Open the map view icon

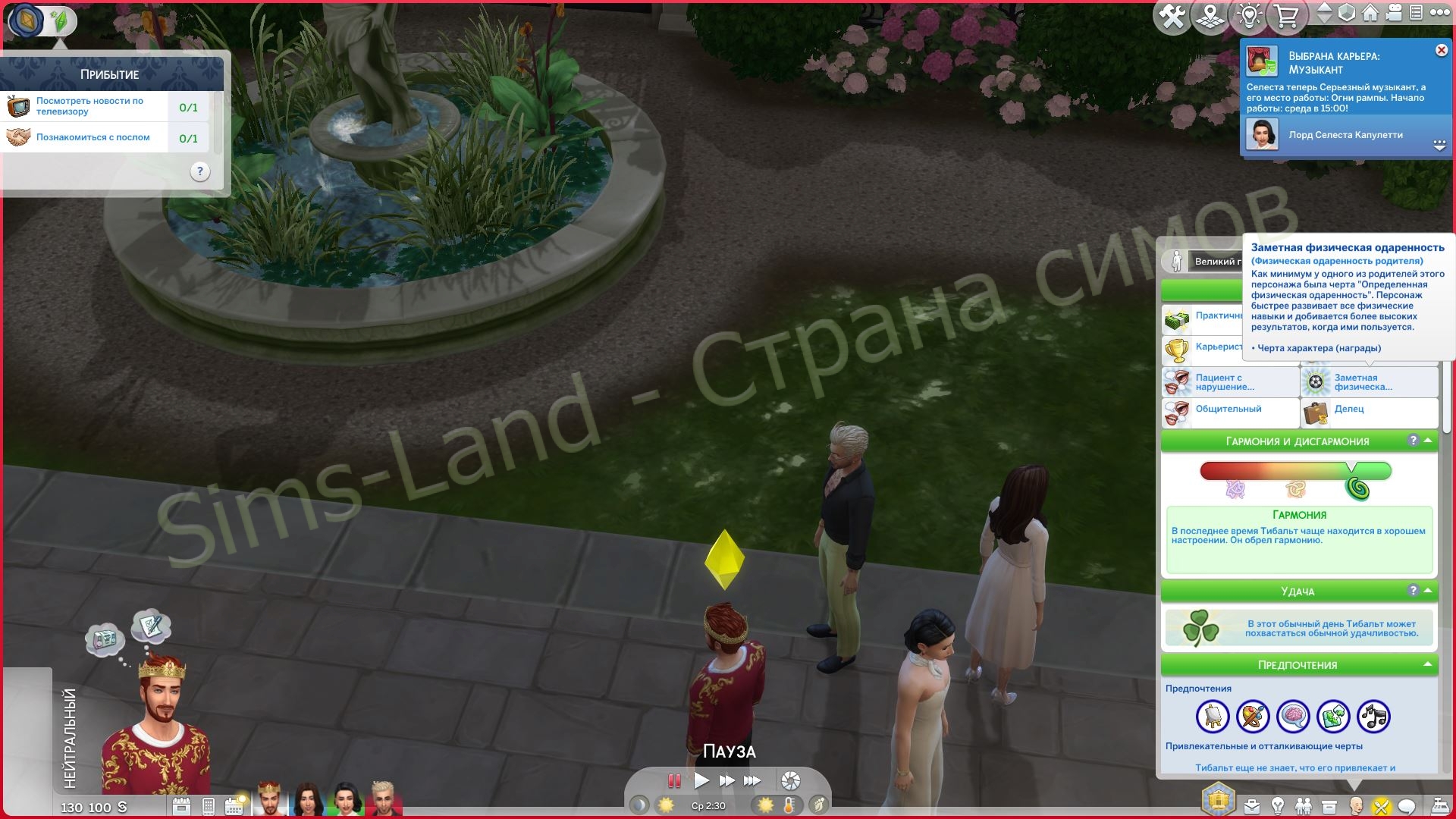coord(1211,15)
